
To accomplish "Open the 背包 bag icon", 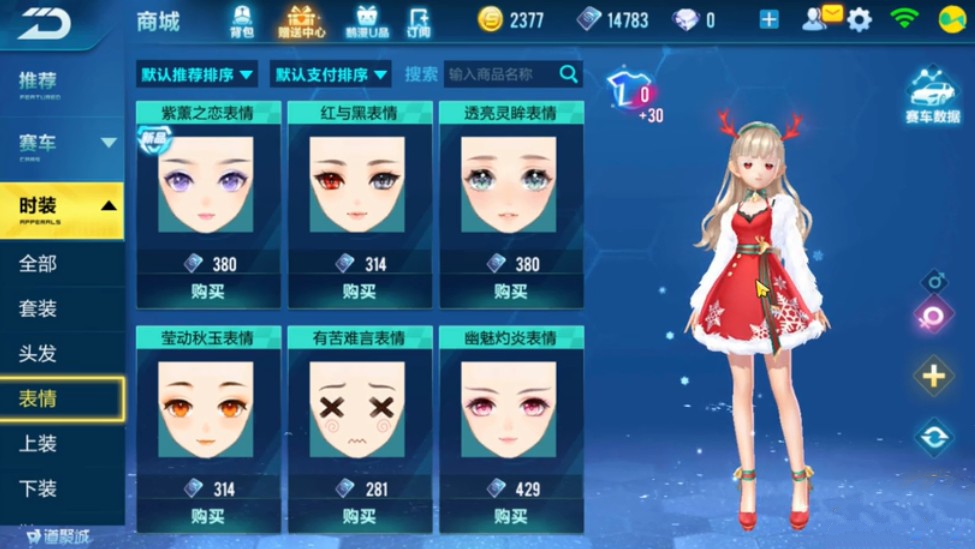I will (242, 20).
